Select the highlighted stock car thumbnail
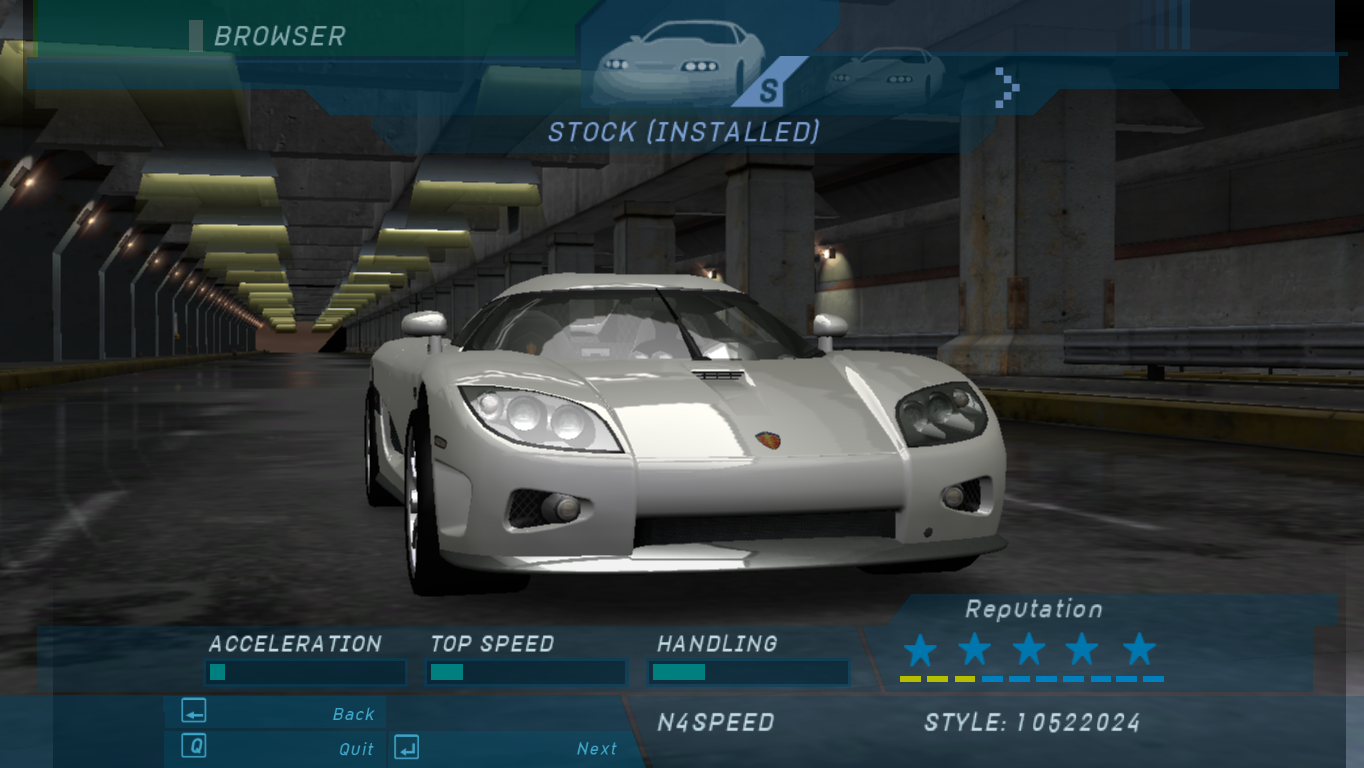The height and width of the screenshot is (768, 1364). click(676, 65)
